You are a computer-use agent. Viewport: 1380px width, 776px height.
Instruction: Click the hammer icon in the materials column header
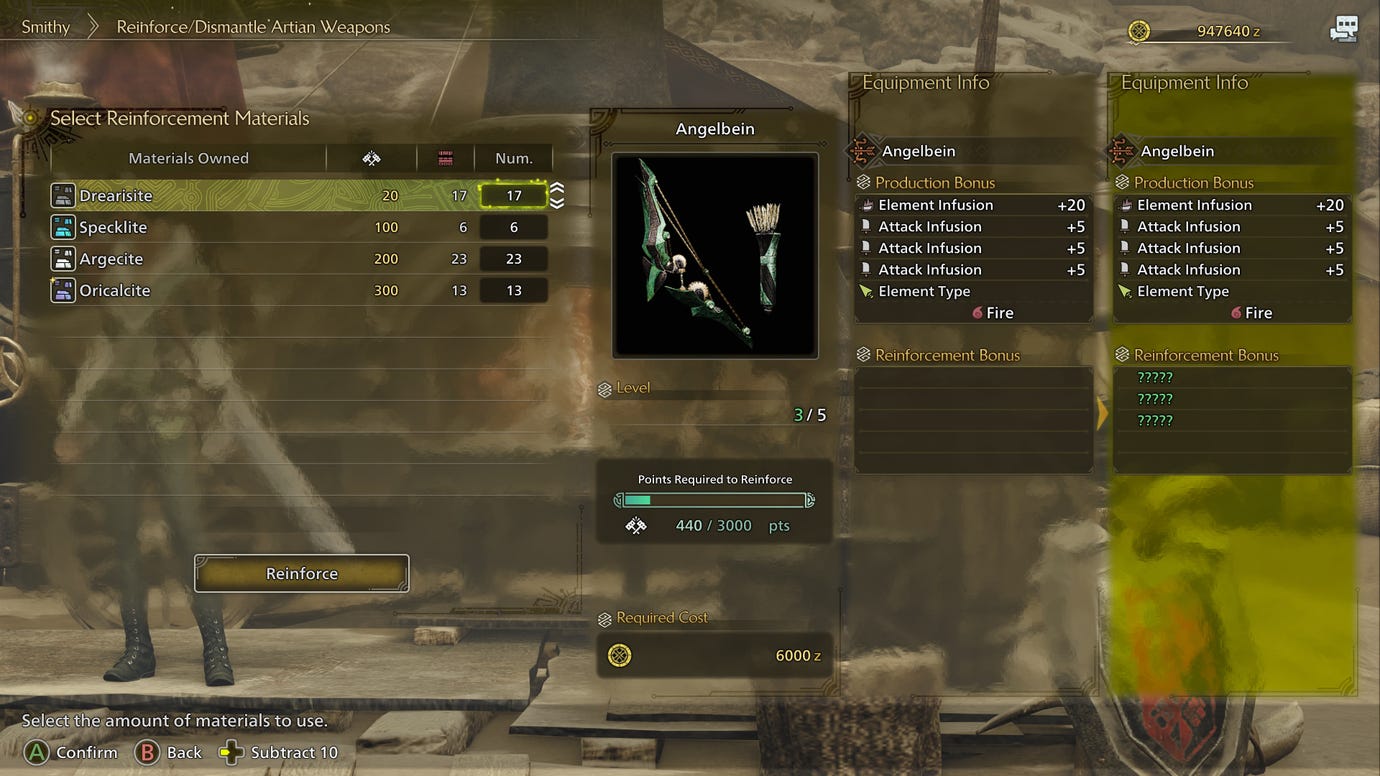tap(371, 157)
